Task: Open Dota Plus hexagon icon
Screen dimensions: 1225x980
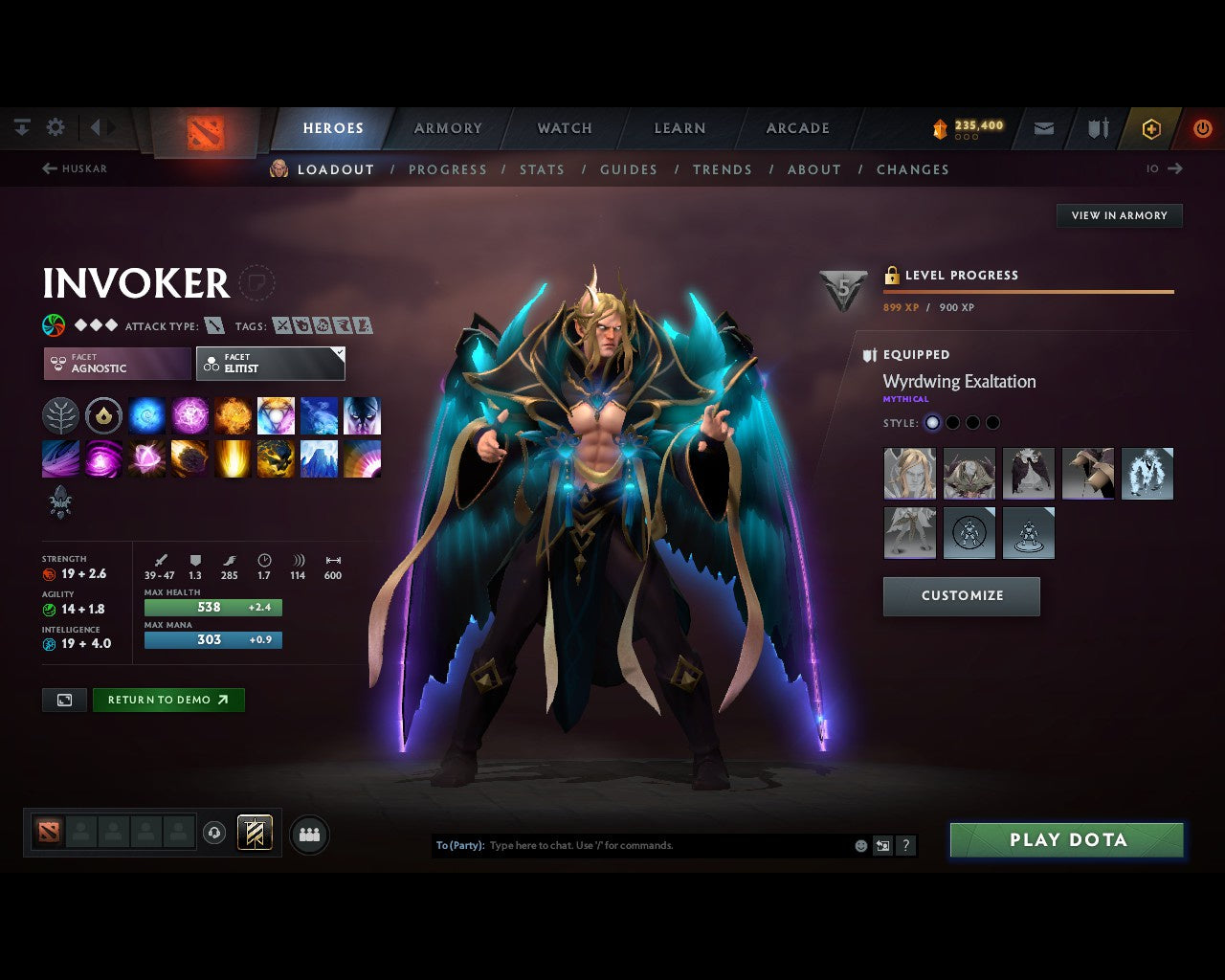Action: (1151, 128)
